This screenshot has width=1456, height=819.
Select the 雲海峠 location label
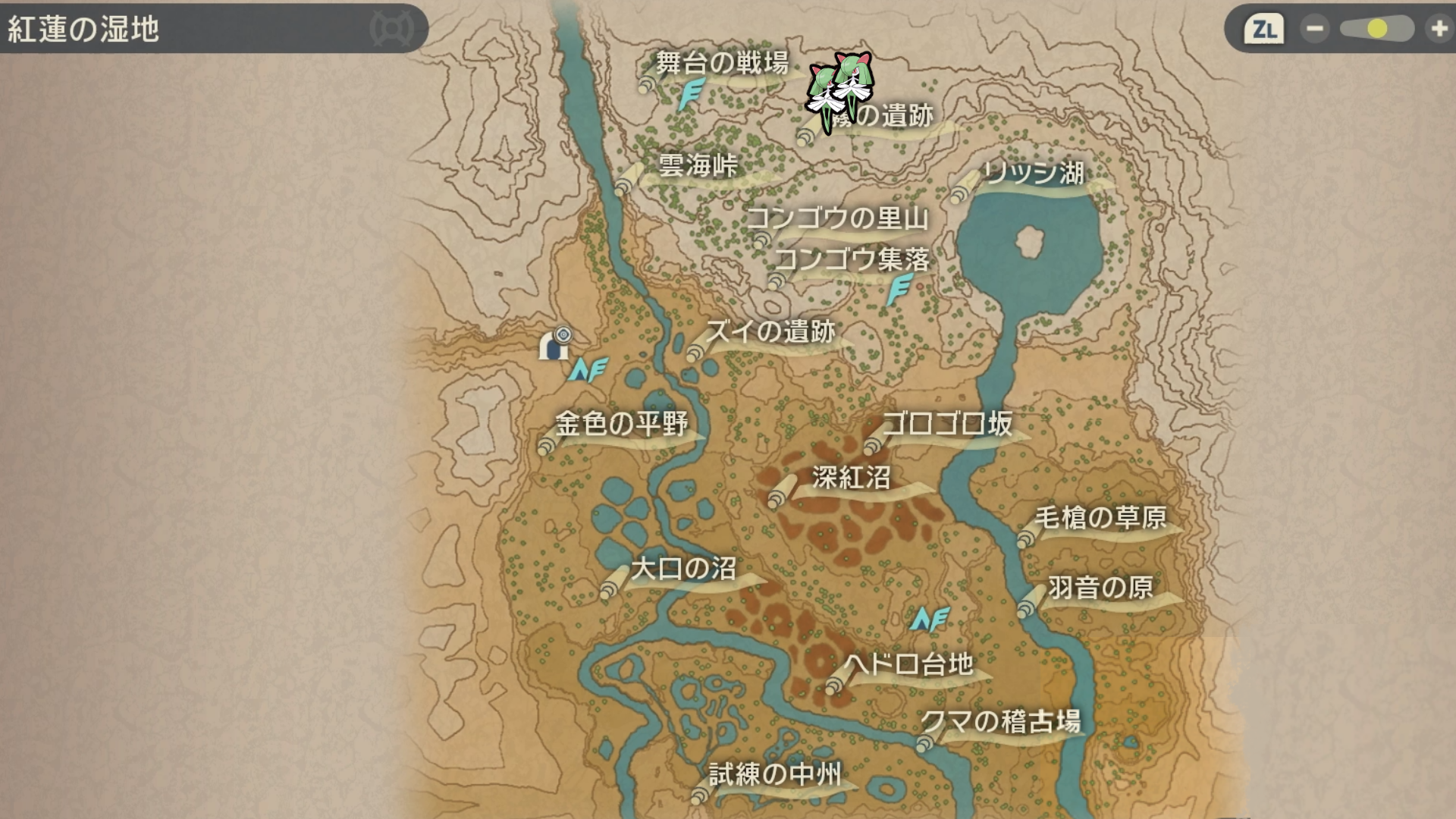click(x=698, y=165)
